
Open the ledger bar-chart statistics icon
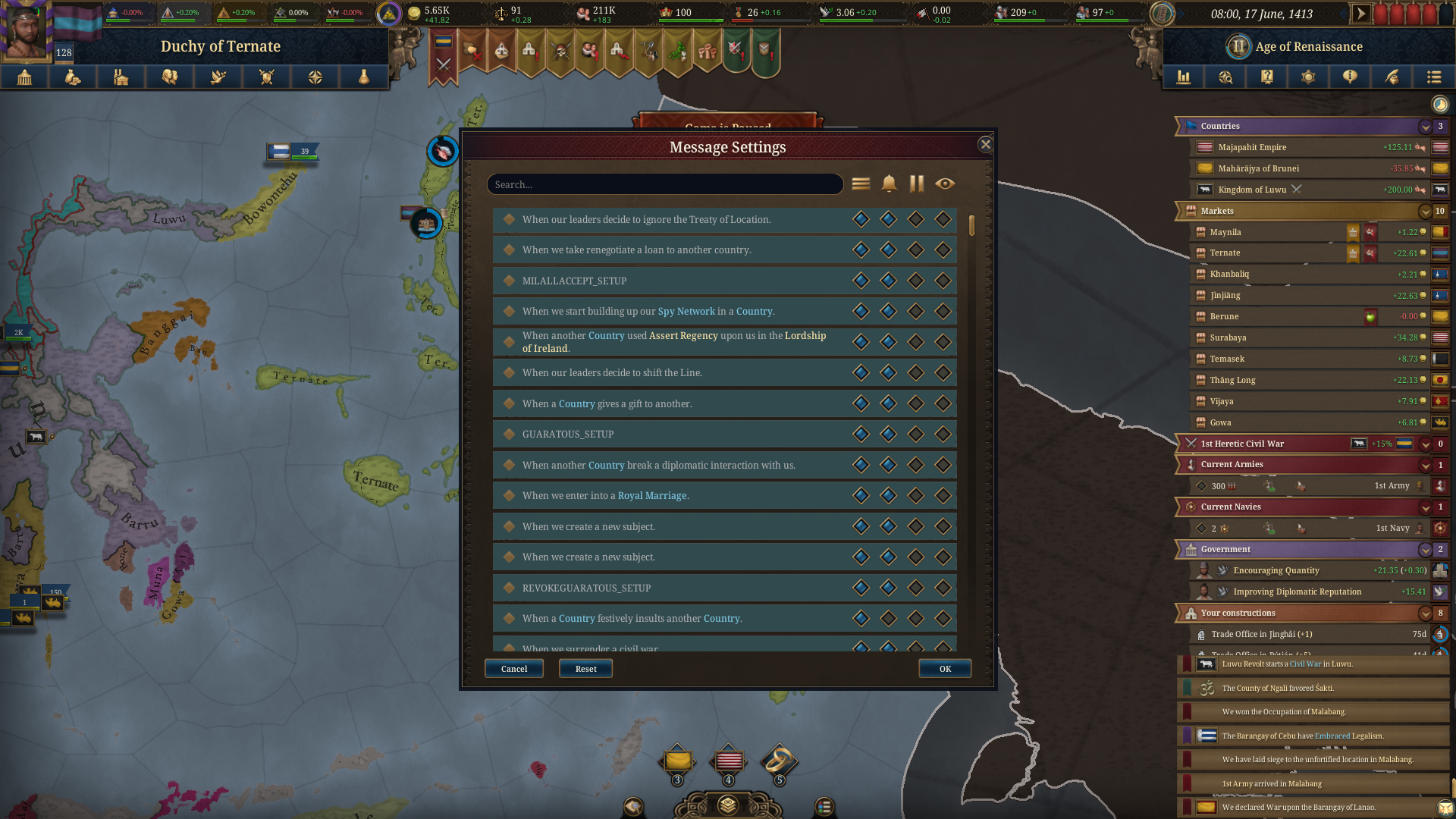[1184, 77]
